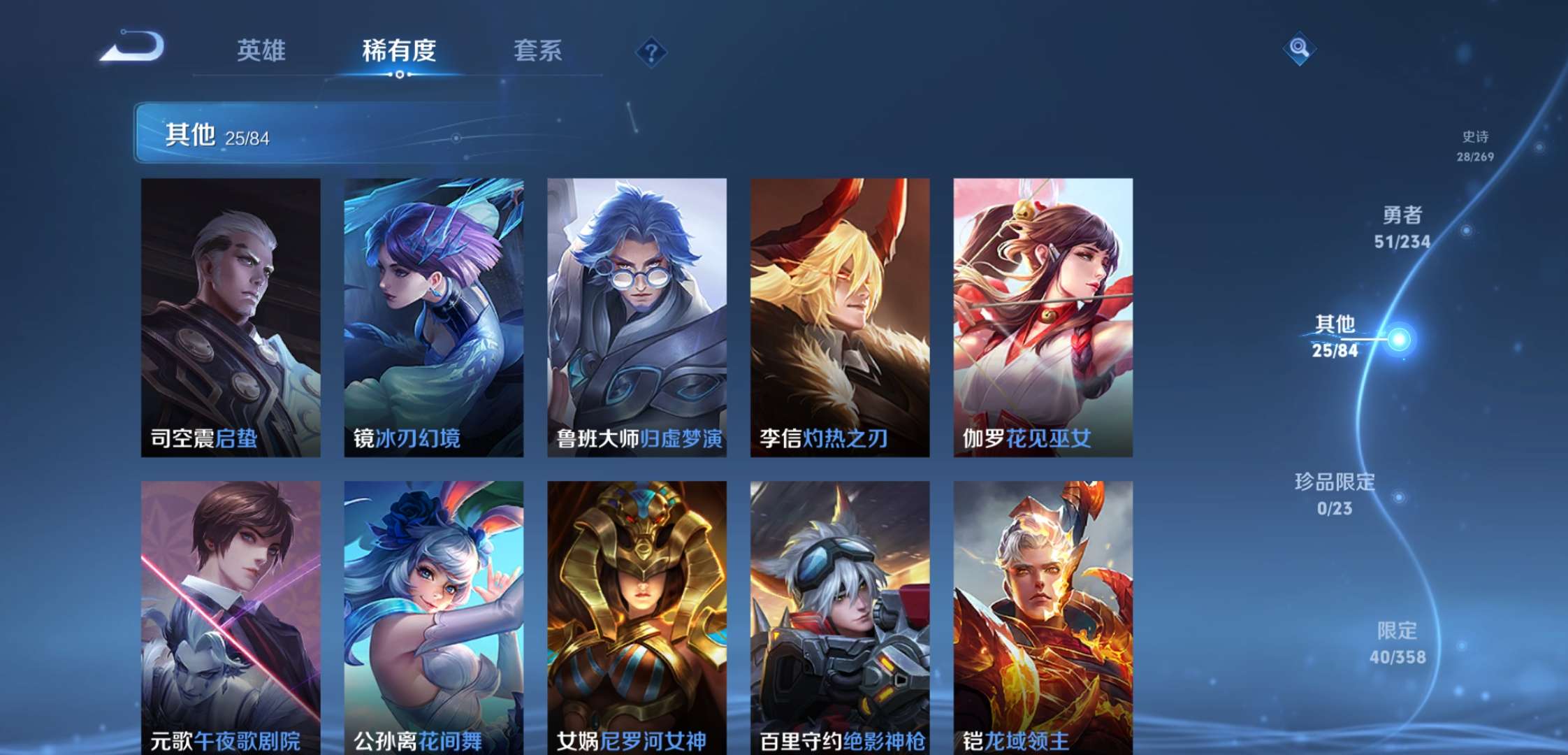The image size is (1568, 755).
Task: Select the 稀有度 tab
Action: click(x=399, y=50)
